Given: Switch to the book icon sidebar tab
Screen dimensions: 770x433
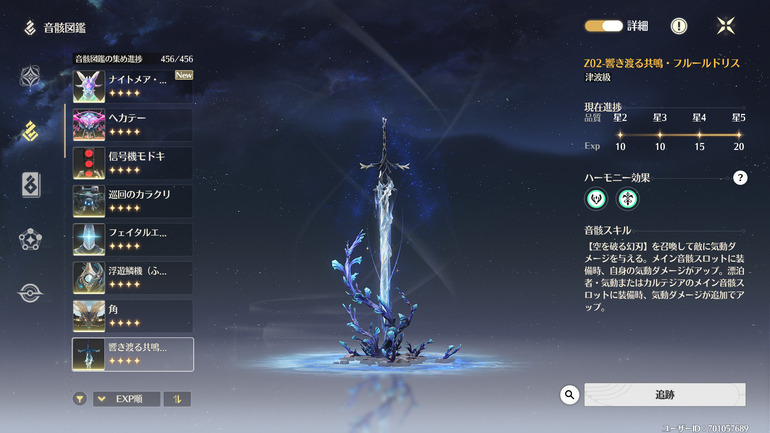Looking at the screenshot, I should [31, 184].
